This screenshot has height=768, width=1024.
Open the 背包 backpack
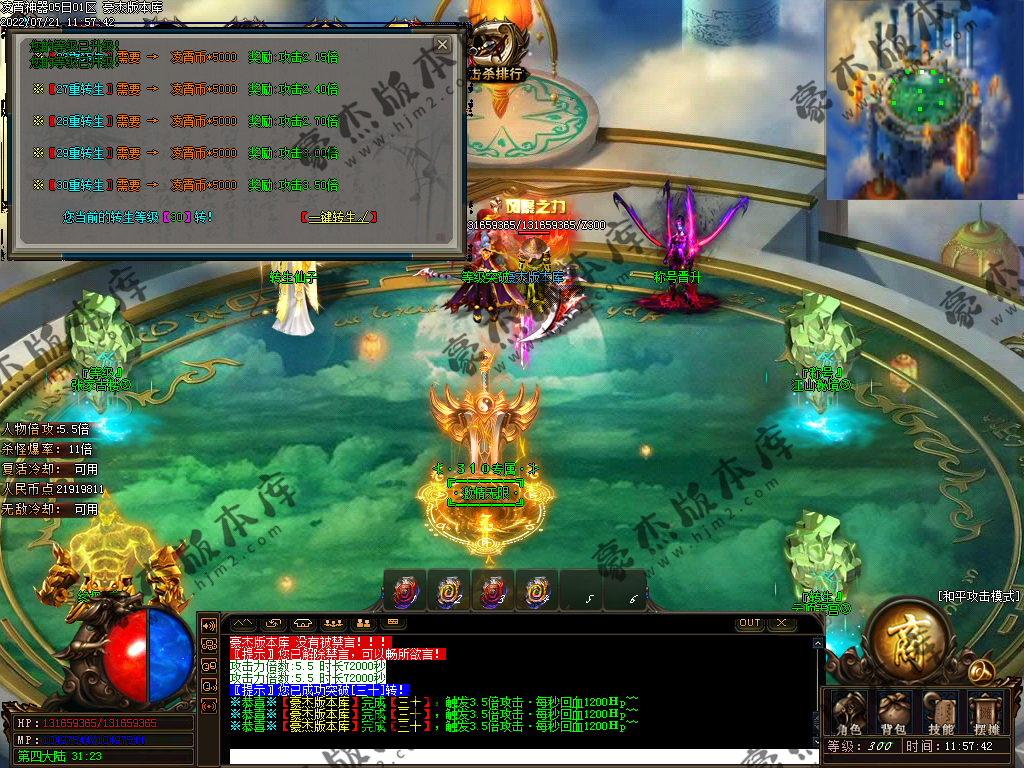click(x=893, y=713)
